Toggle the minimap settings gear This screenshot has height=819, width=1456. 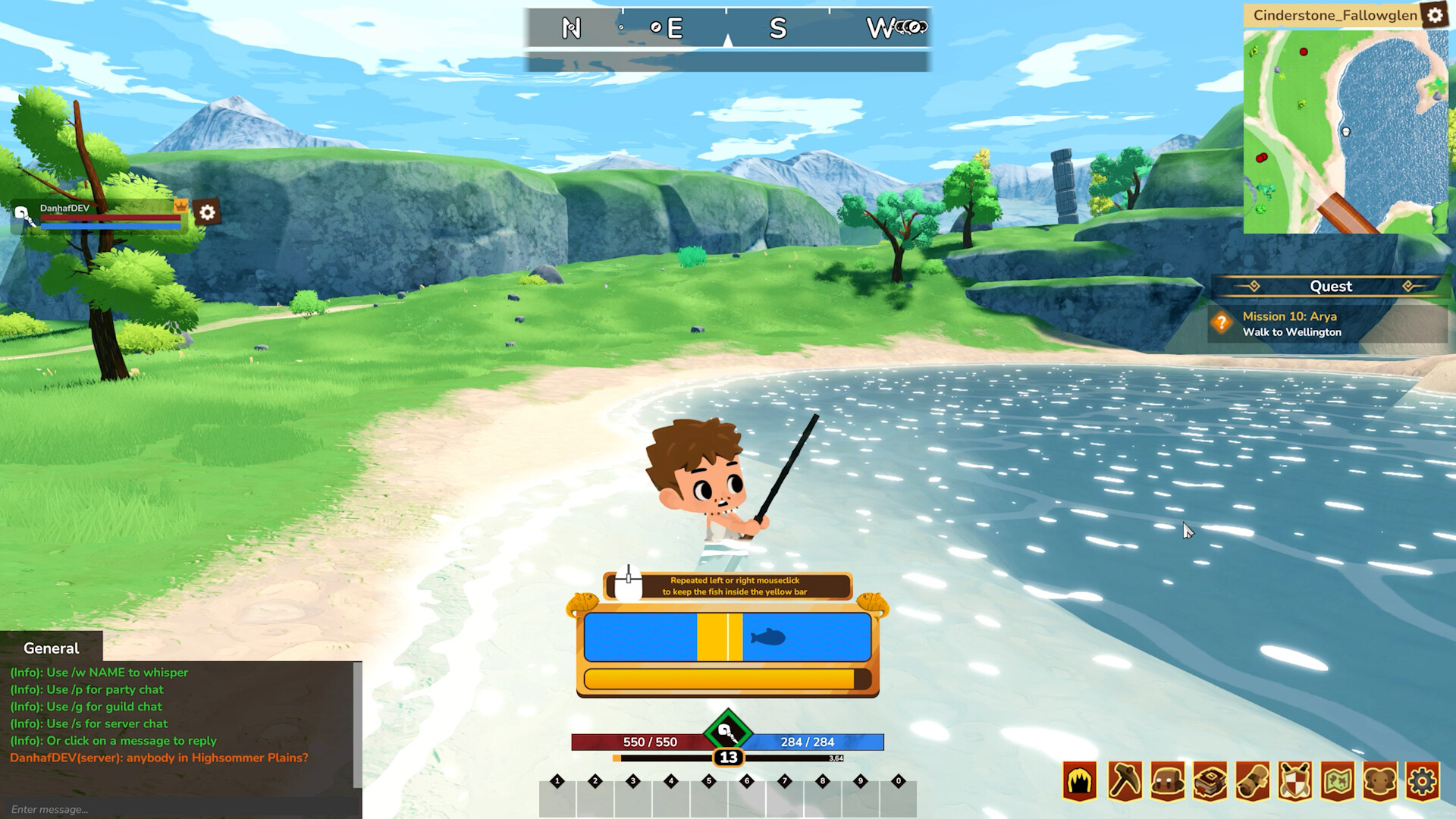1436,15
